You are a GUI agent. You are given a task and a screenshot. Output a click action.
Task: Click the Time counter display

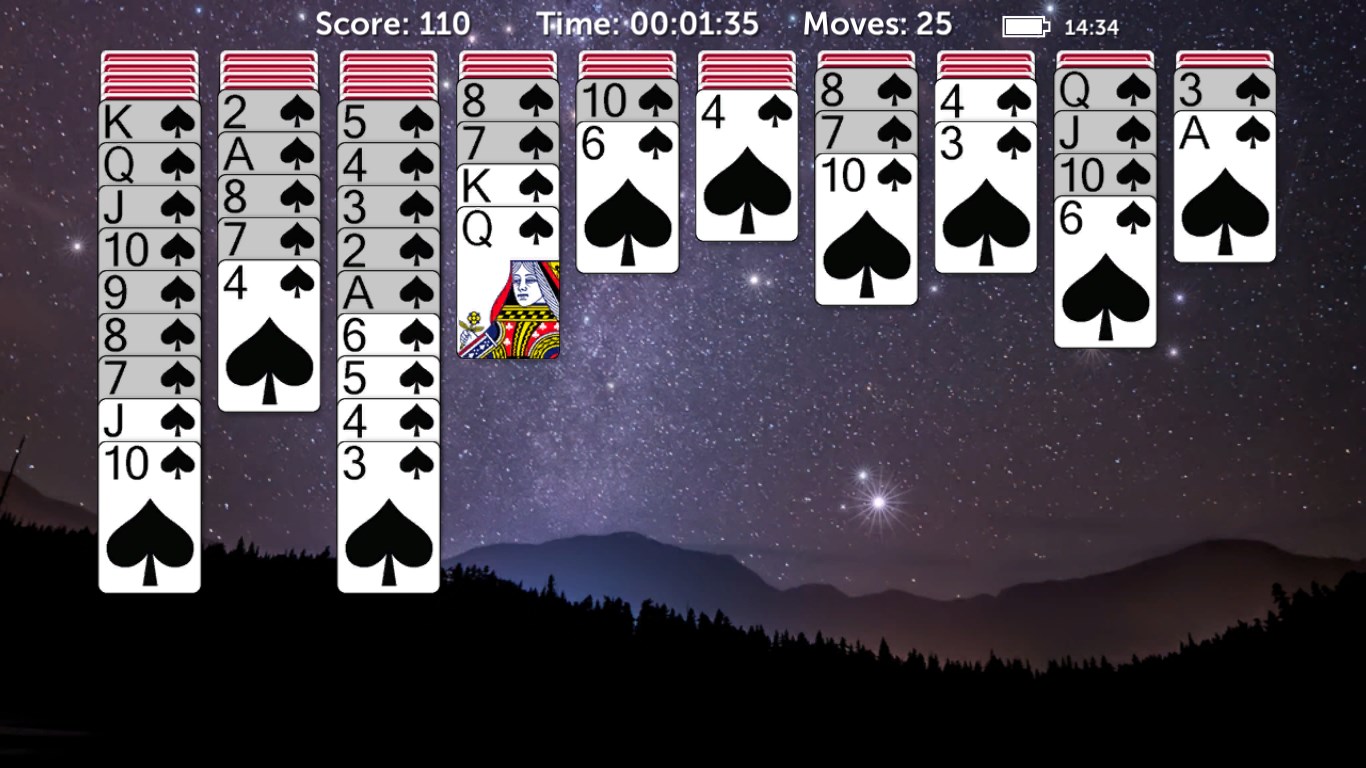coord(645,22)
